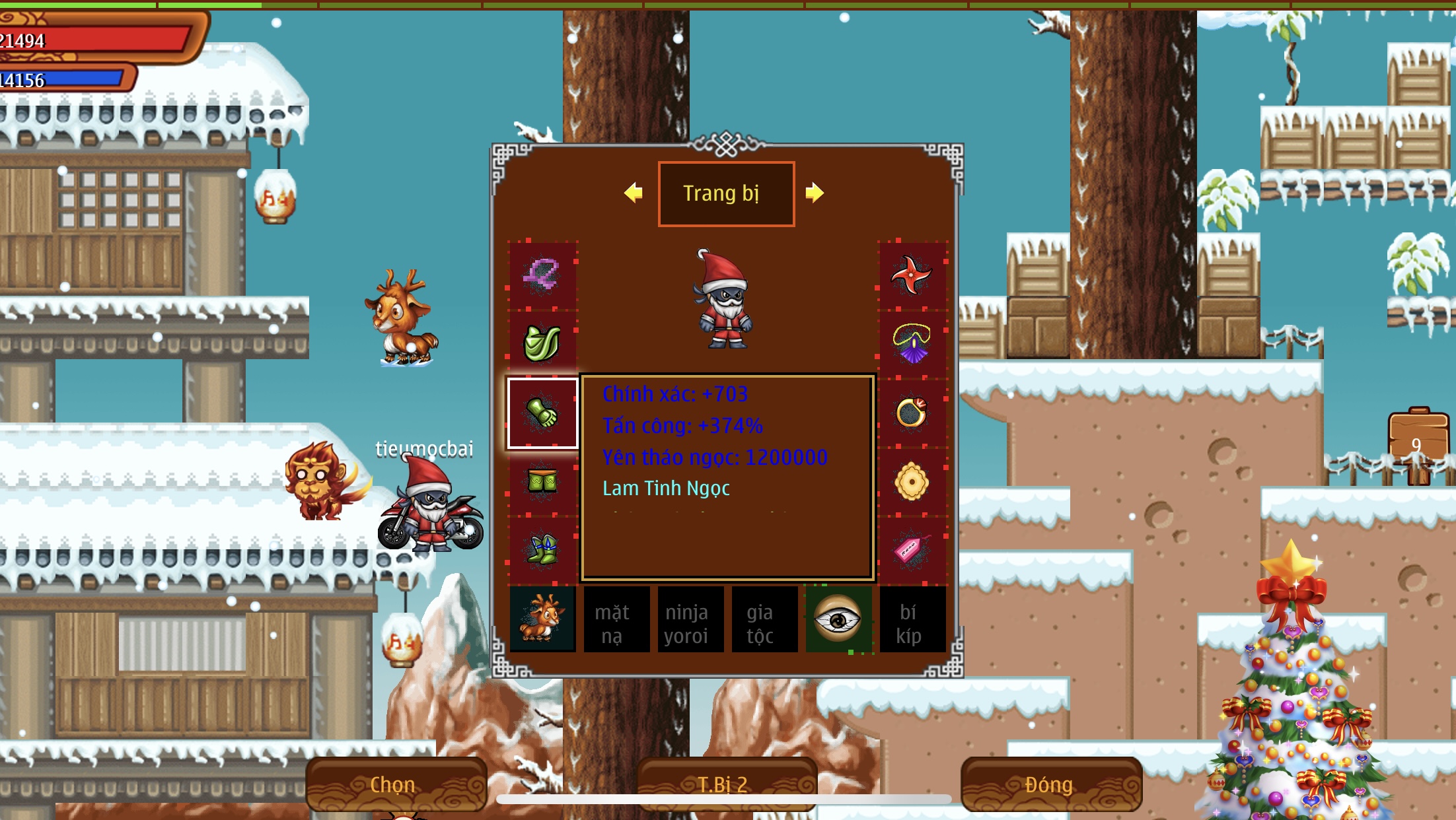Select the Trang bị header tab
Viewport: 1456px width, 820px height.
click(726, 193)
